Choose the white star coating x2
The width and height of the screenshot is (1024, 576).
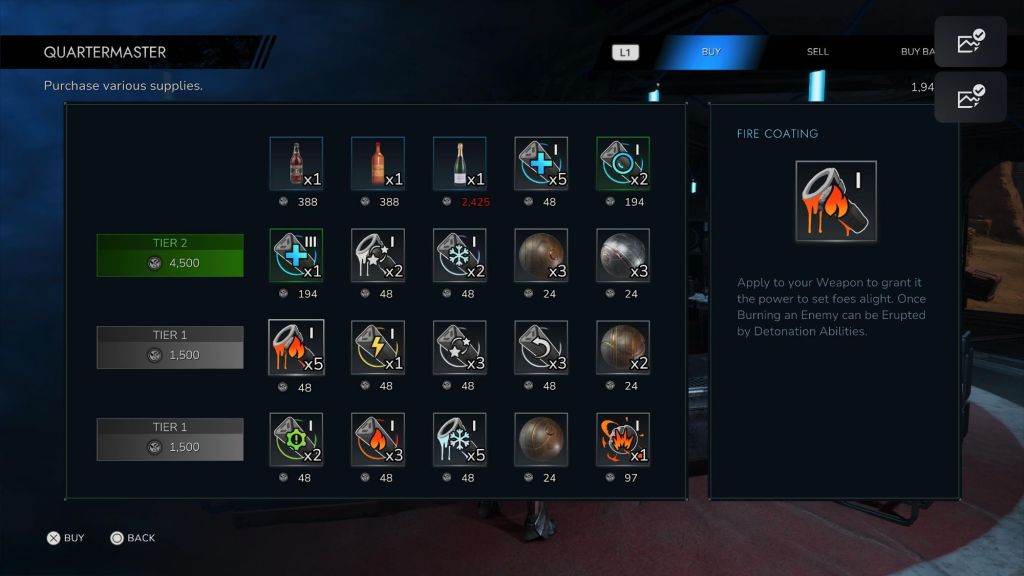click(x=378, y=256)
